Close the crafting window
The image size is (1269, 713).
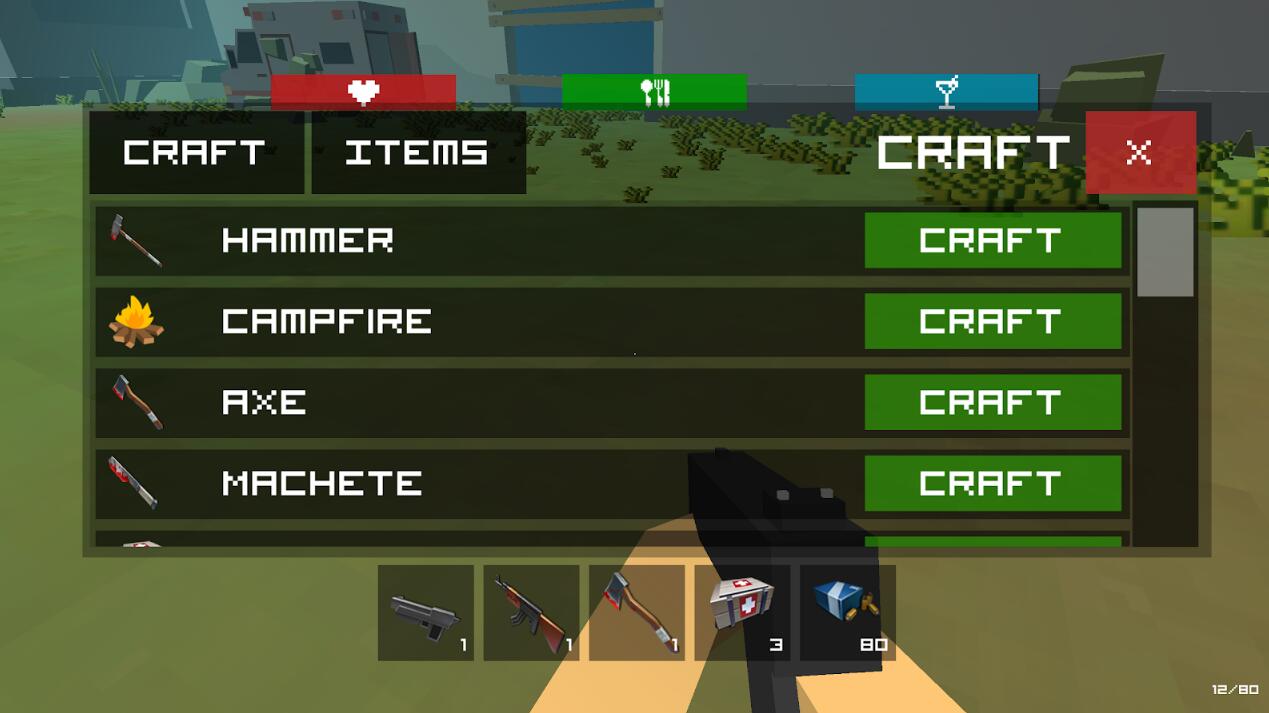coord(1140,152)
